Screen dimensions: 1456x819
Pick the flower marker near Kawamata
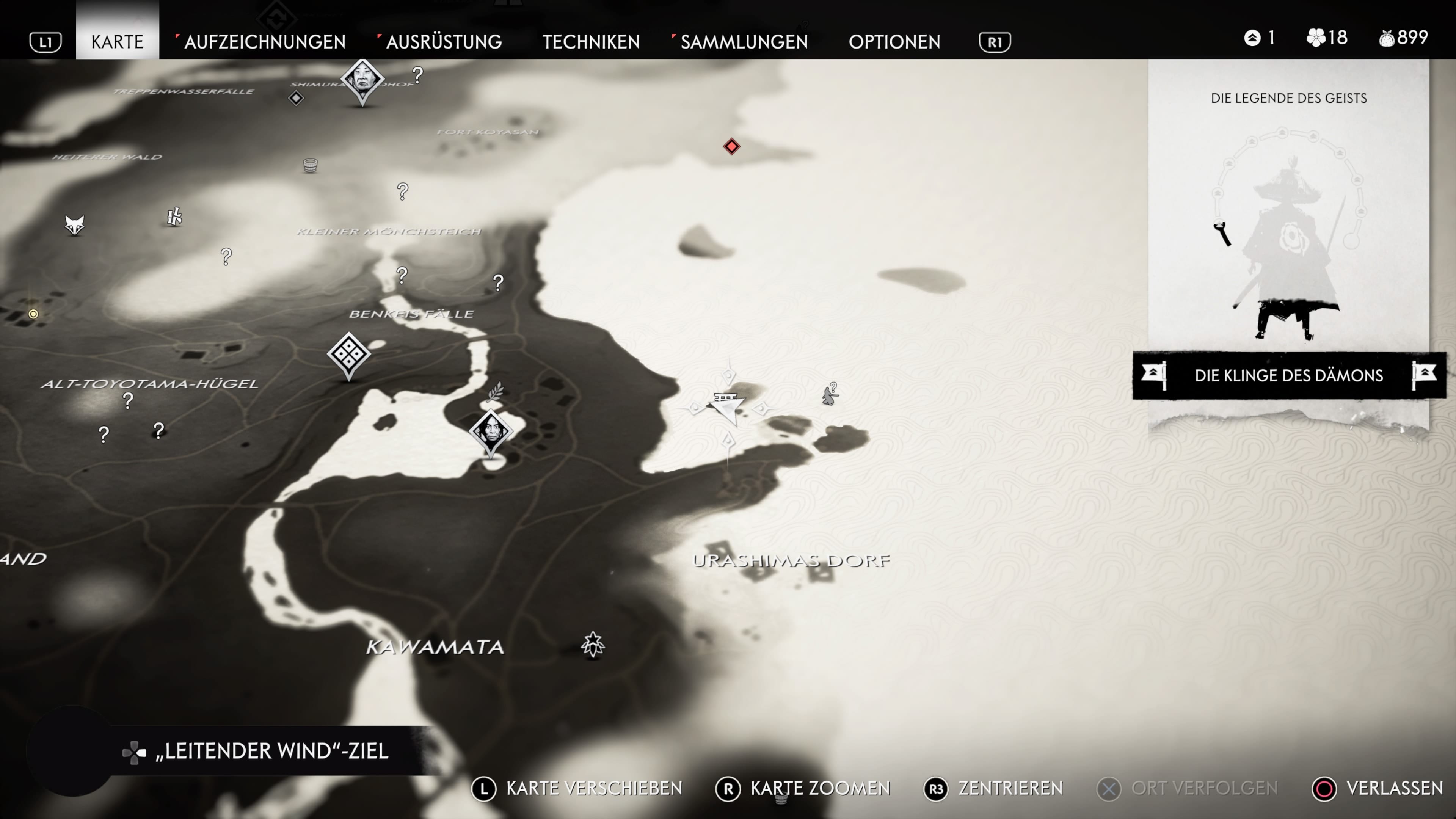click(592, 644)
